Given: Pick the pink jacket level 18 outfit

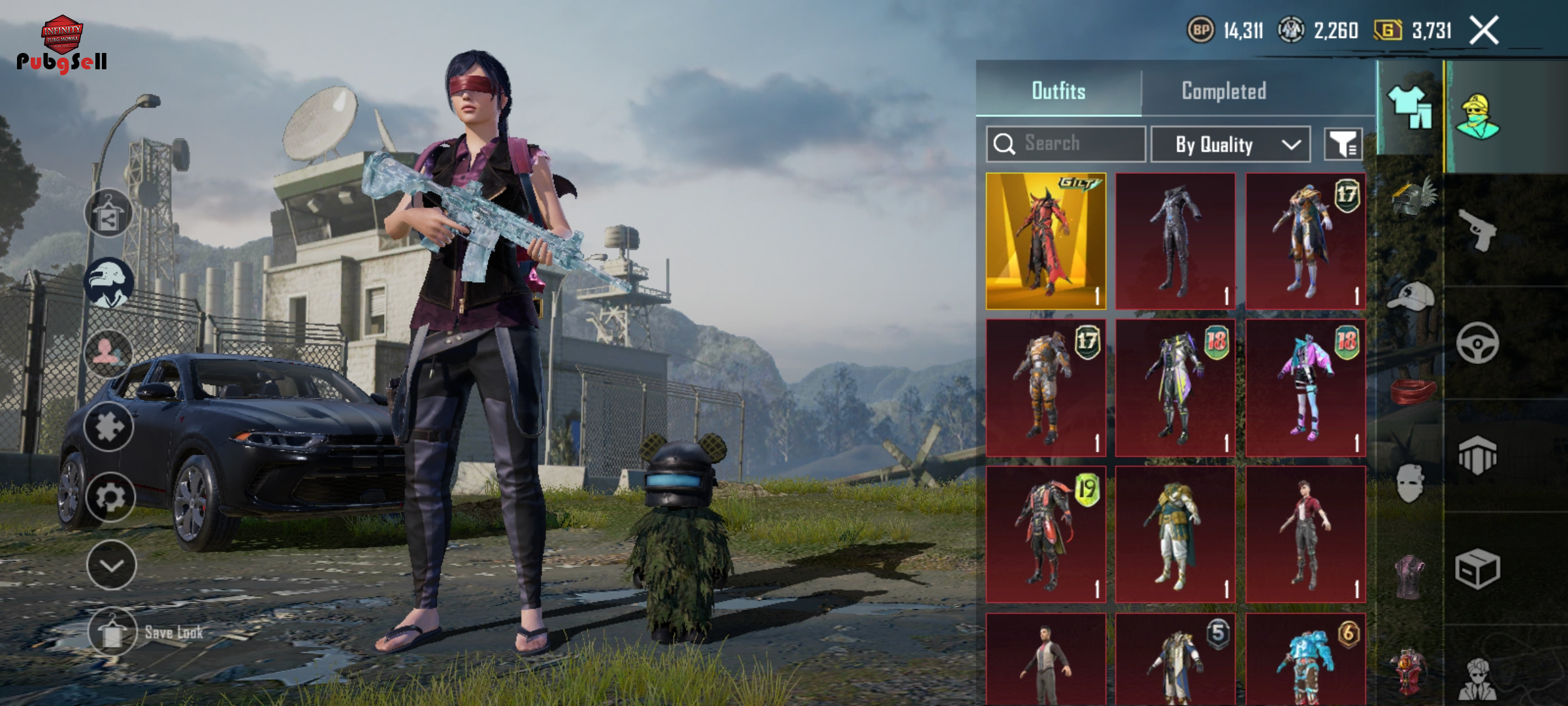Looking at the screenshot, I should (1305, 387).
